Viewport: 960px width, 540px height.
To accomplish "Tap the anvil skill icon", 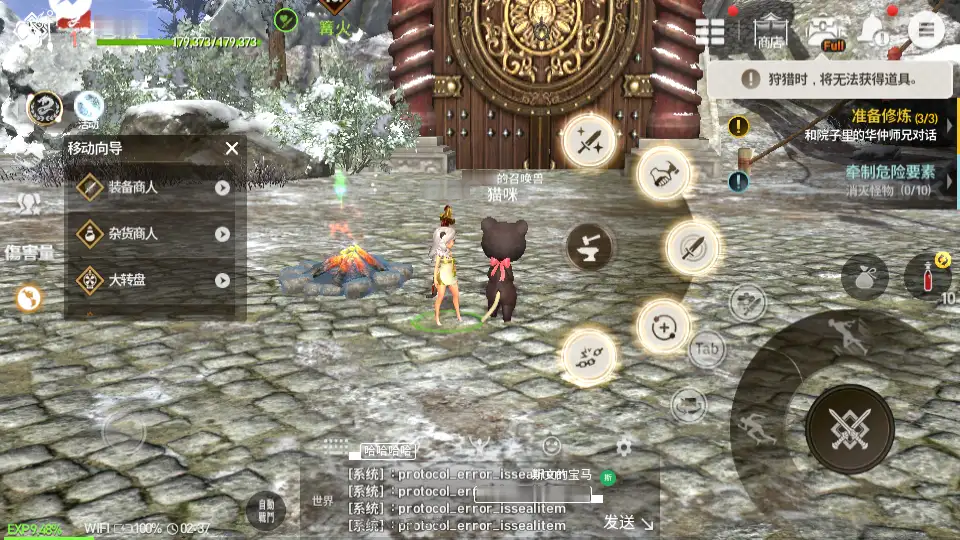I will tap(589, 247).
